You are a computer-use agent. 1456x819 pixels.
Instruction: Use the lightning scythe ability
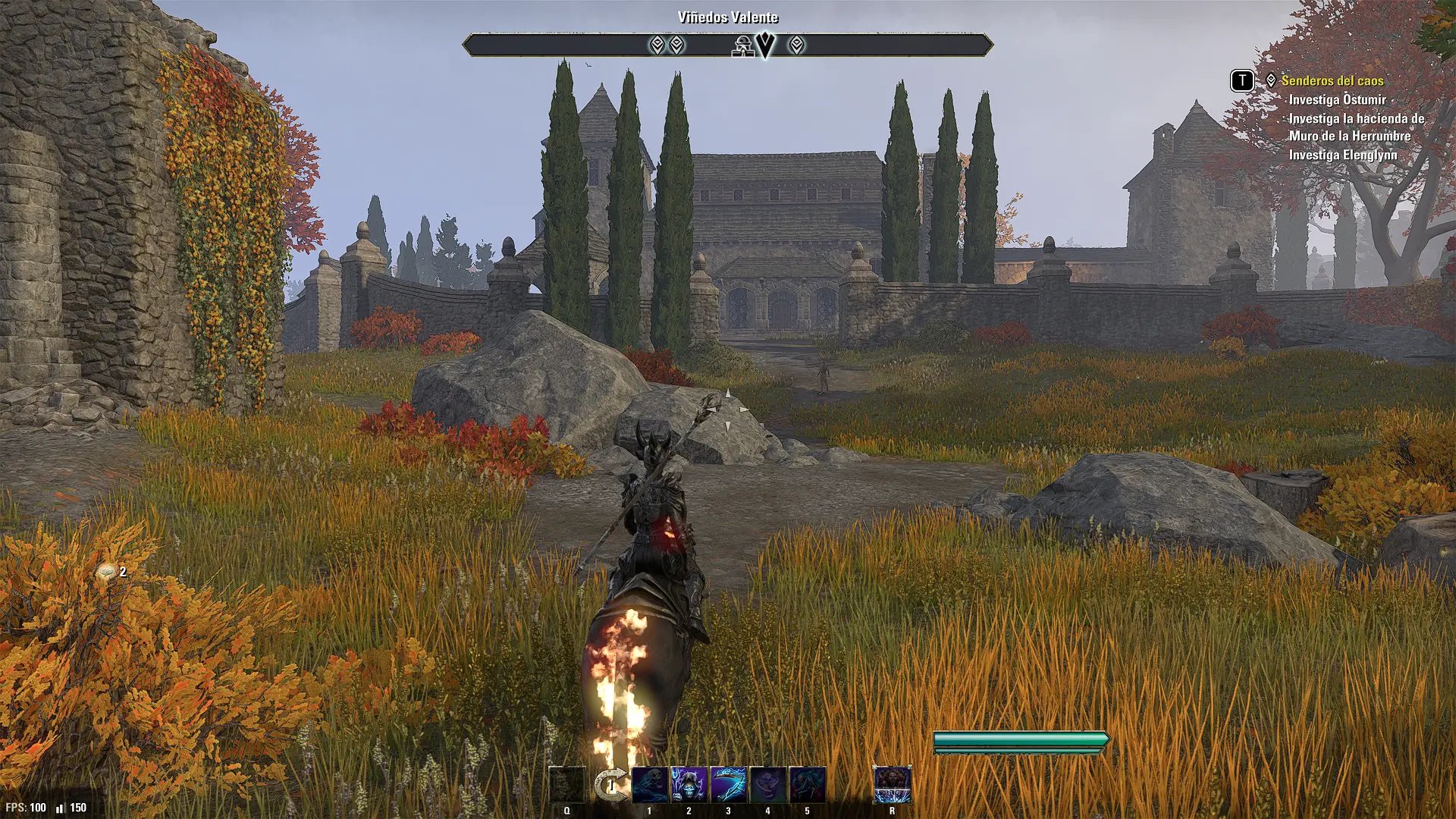point(728,785)
